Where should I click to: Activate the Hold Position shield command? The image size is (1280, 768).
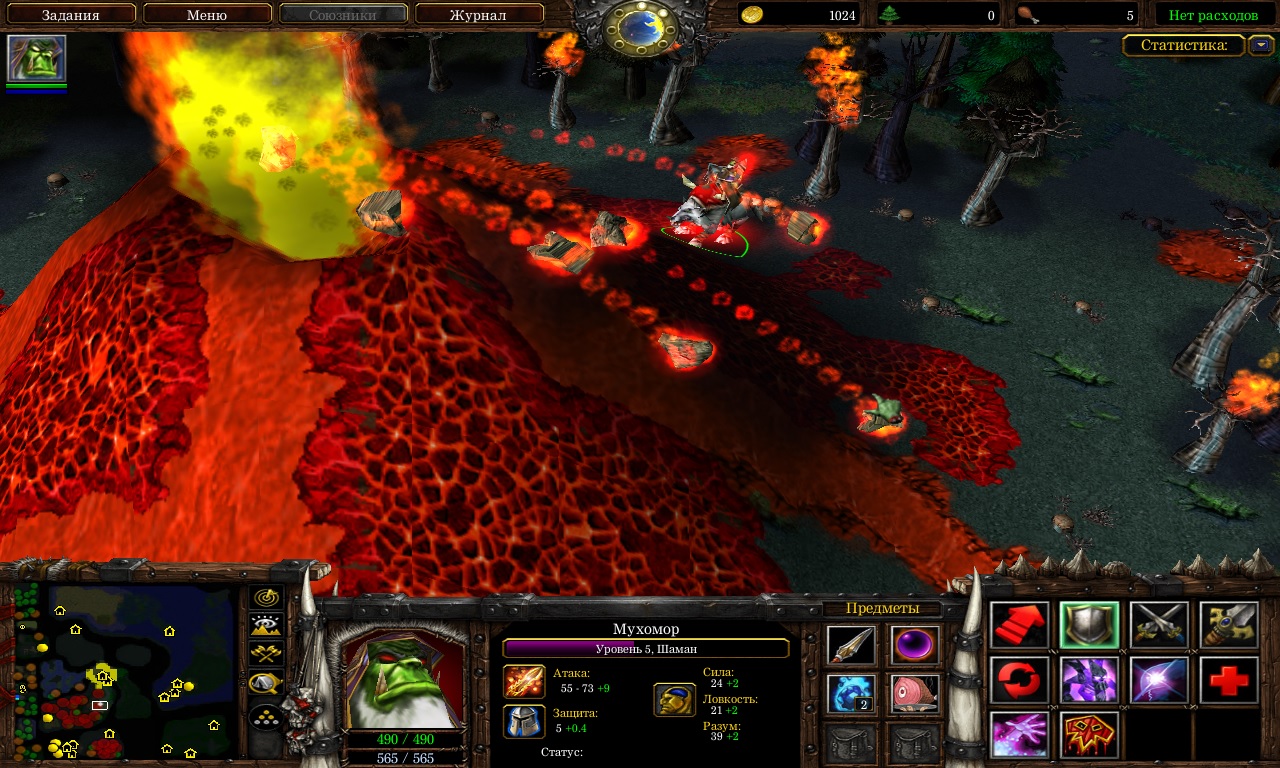1090,625
